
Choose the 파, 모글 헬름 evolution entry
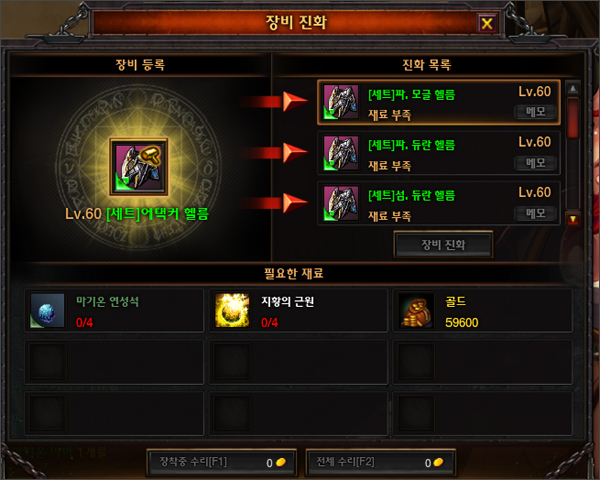coord(439,102)
